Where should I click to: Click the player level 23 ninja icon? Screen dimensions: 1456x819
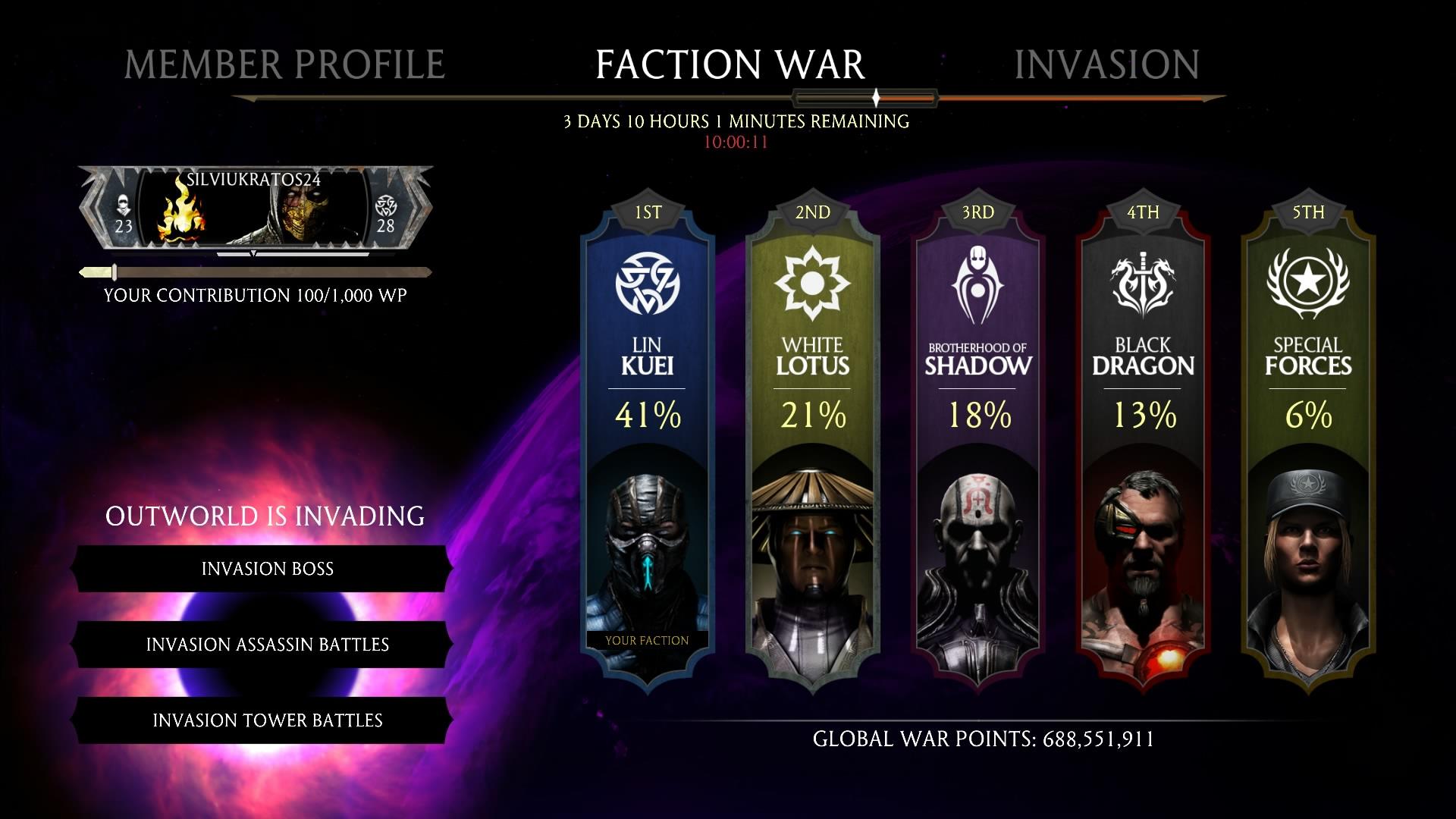pos(124,210)
